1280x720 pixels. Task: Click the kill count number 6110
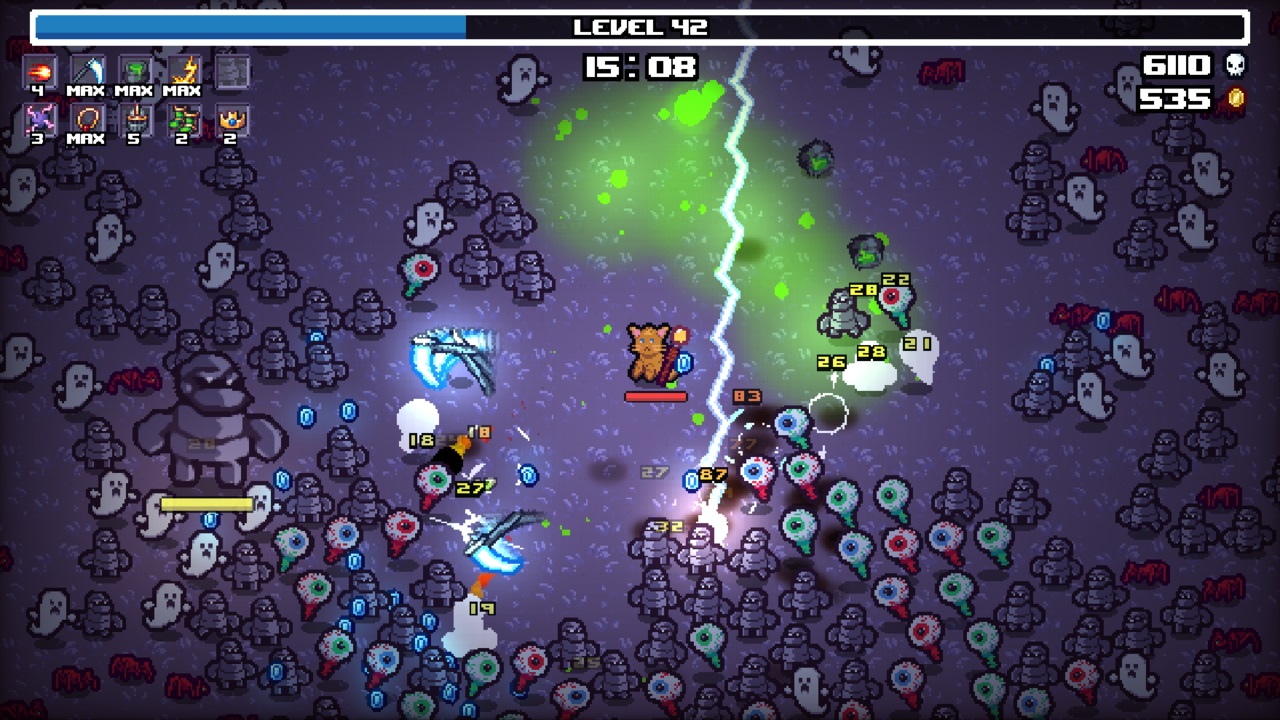click(x=1176, y=63)
